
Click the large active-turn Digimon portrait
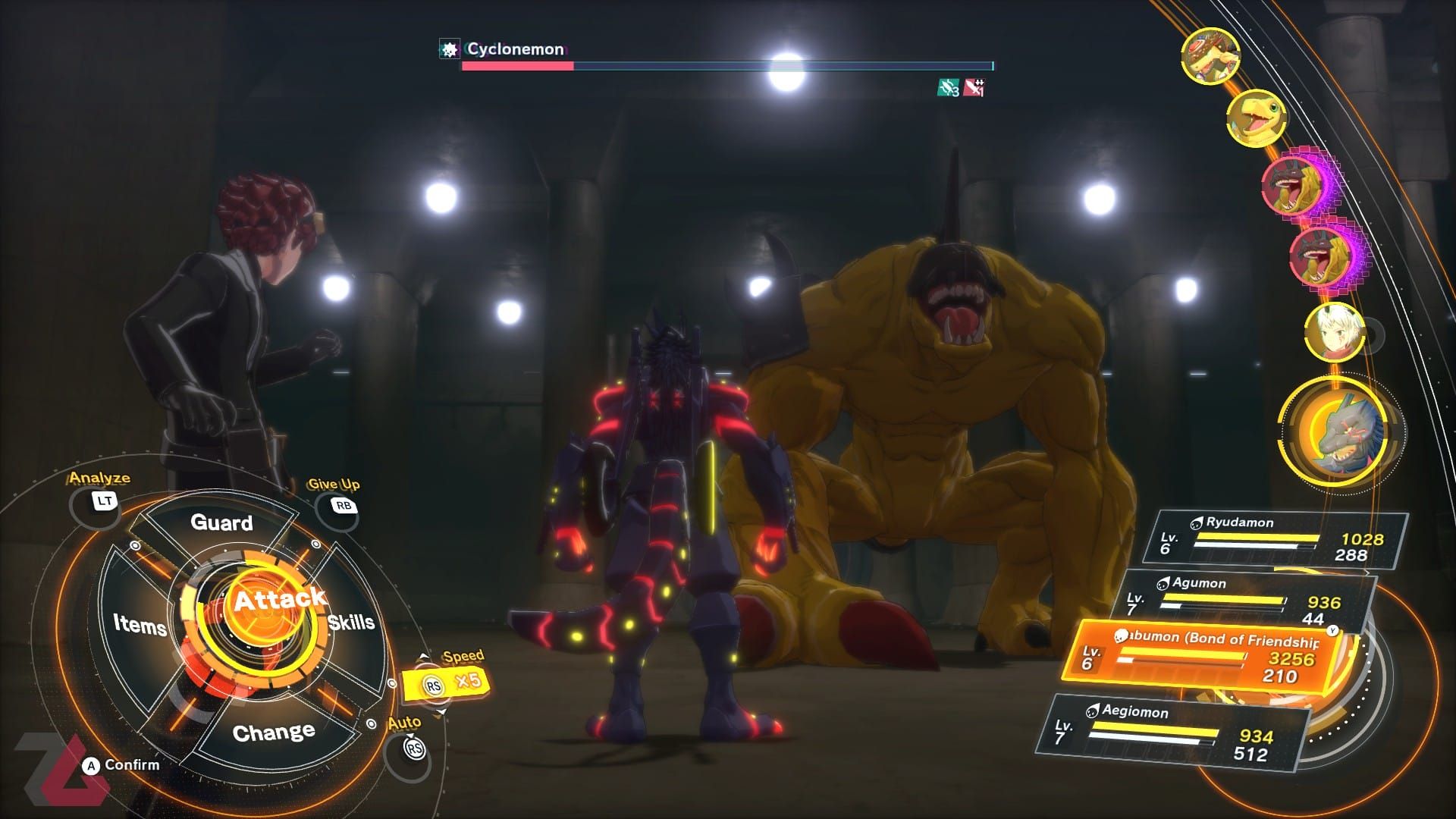click(1341, 432)
